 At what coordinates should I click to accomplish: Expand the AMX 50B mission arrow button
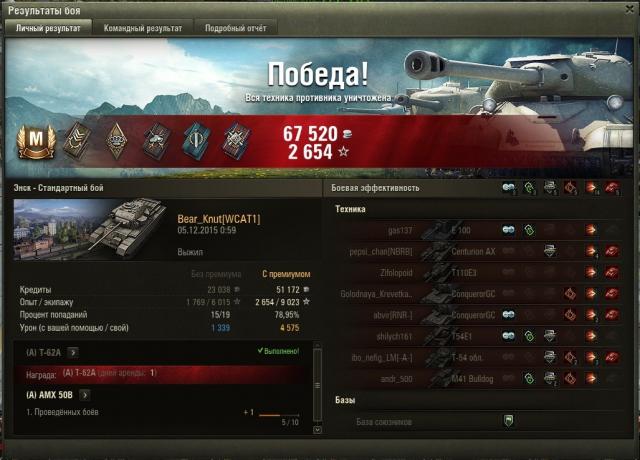[85, 395]
